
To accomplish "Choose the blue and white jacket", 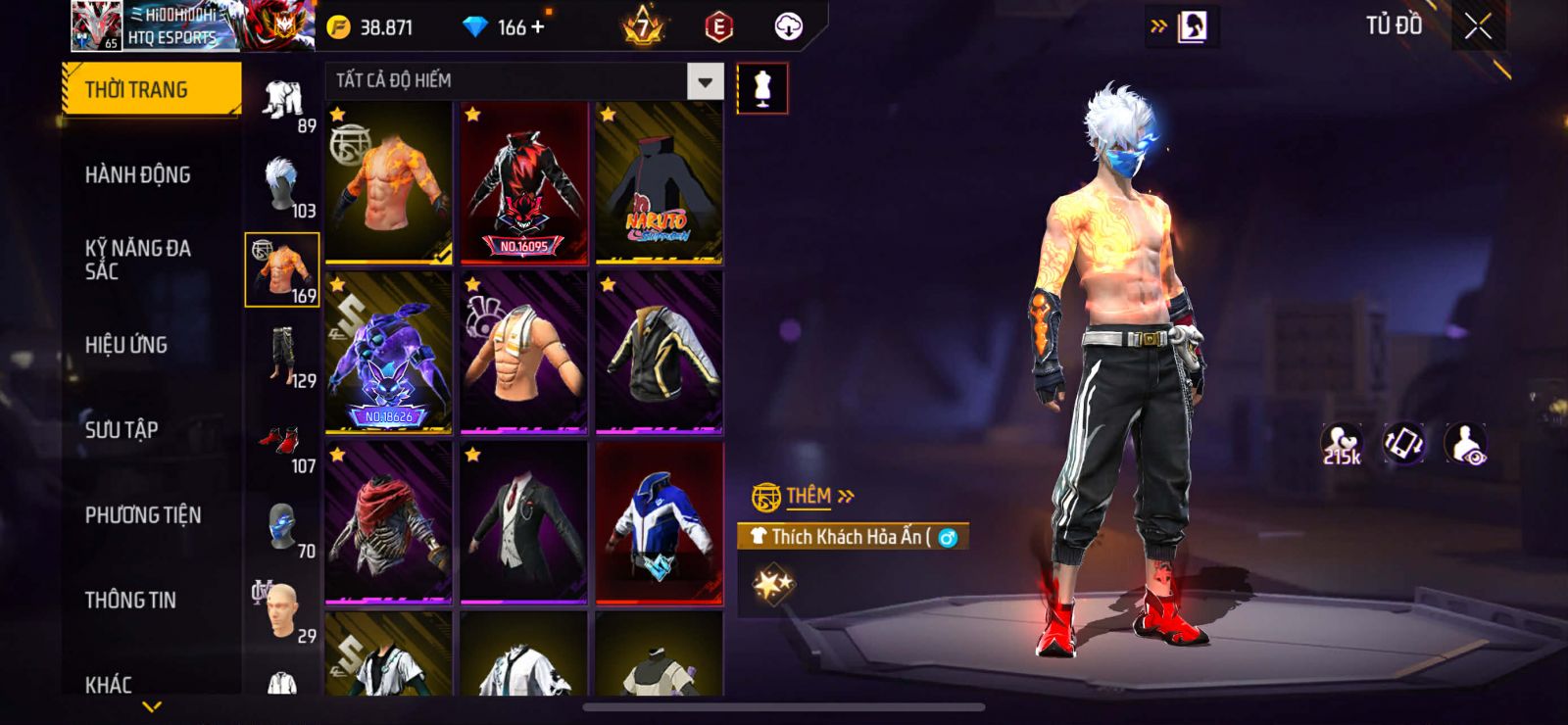I will point(659,522).
